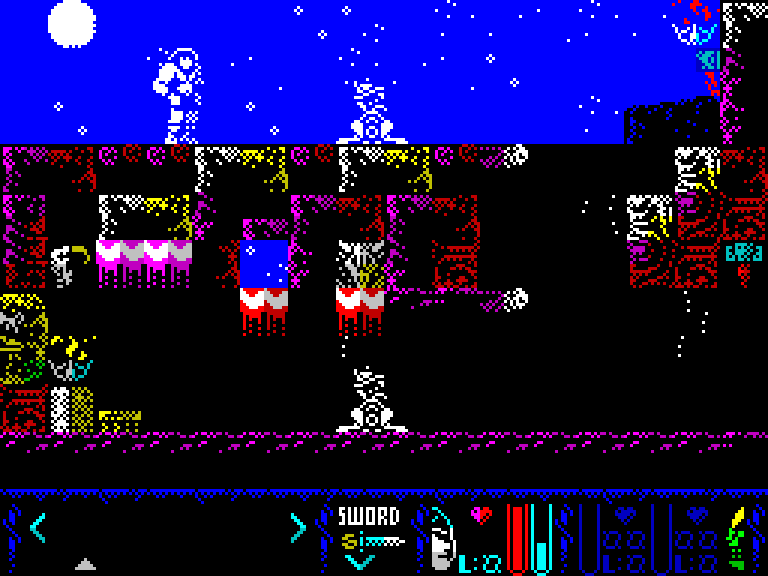
Task: Select the helmeted hero portrait
Action: pyautogui.click(x=441, y=540)
